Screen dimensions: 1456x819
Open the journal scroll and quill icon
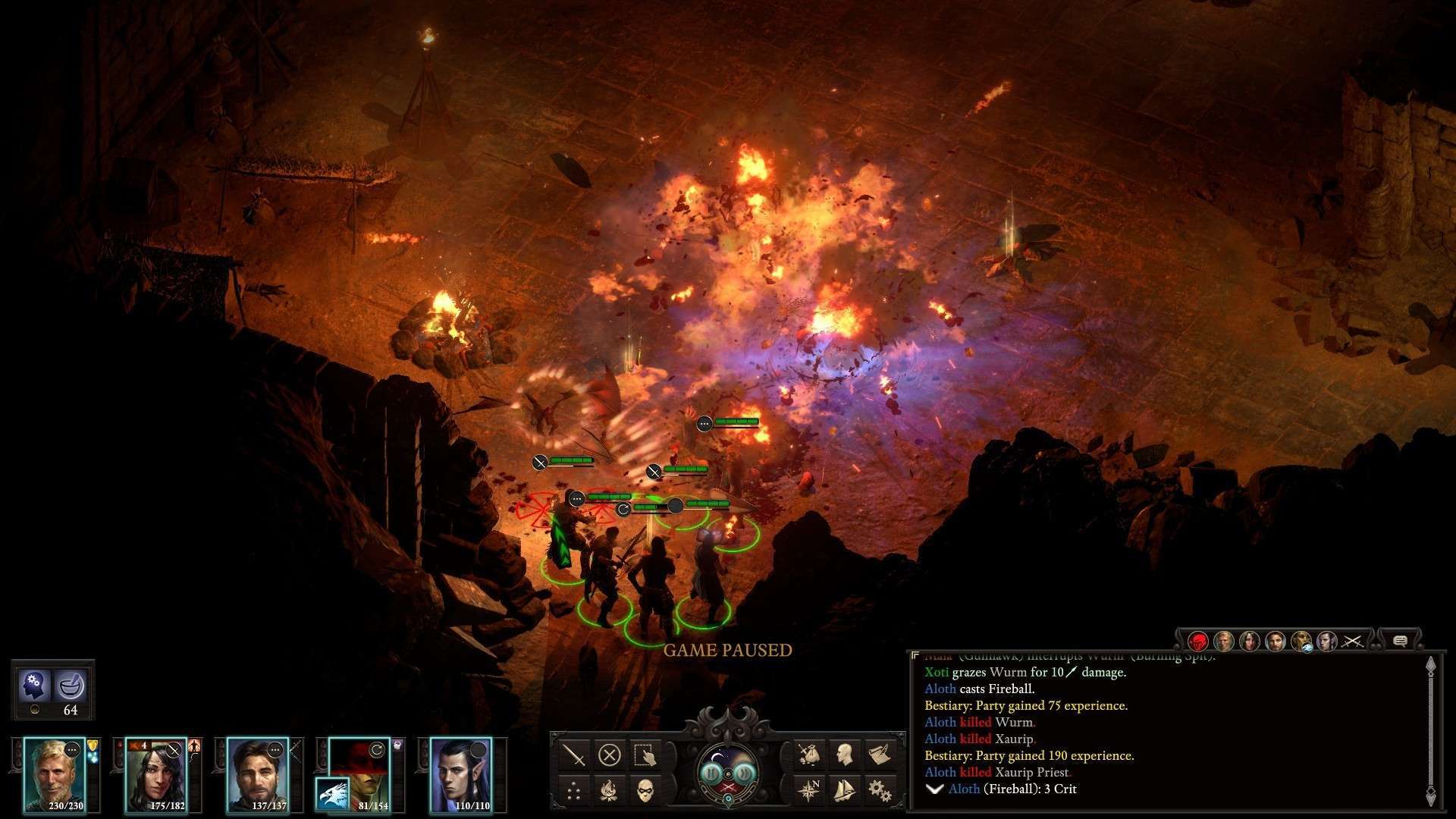pyautogui.click(x=880, y=755)
